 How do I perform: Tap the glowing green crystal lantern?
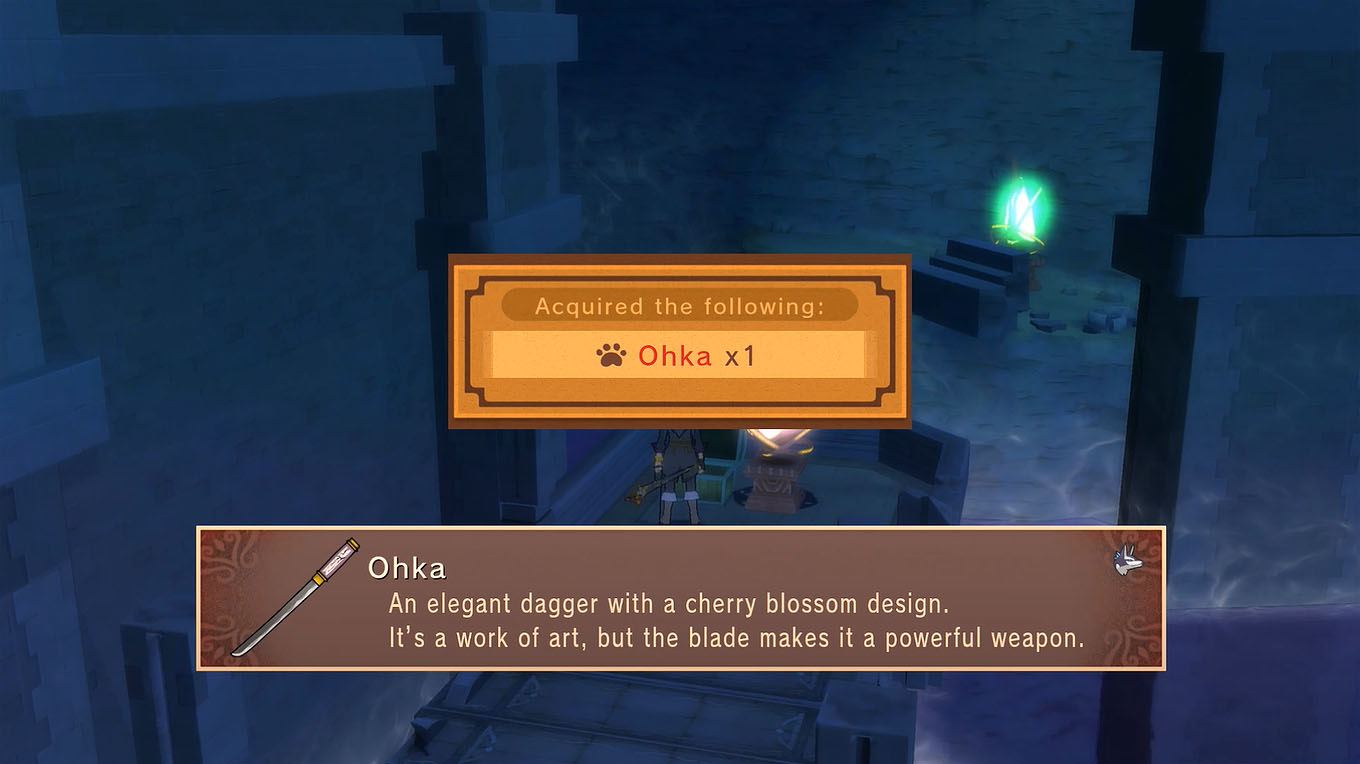coord(1020,205)
